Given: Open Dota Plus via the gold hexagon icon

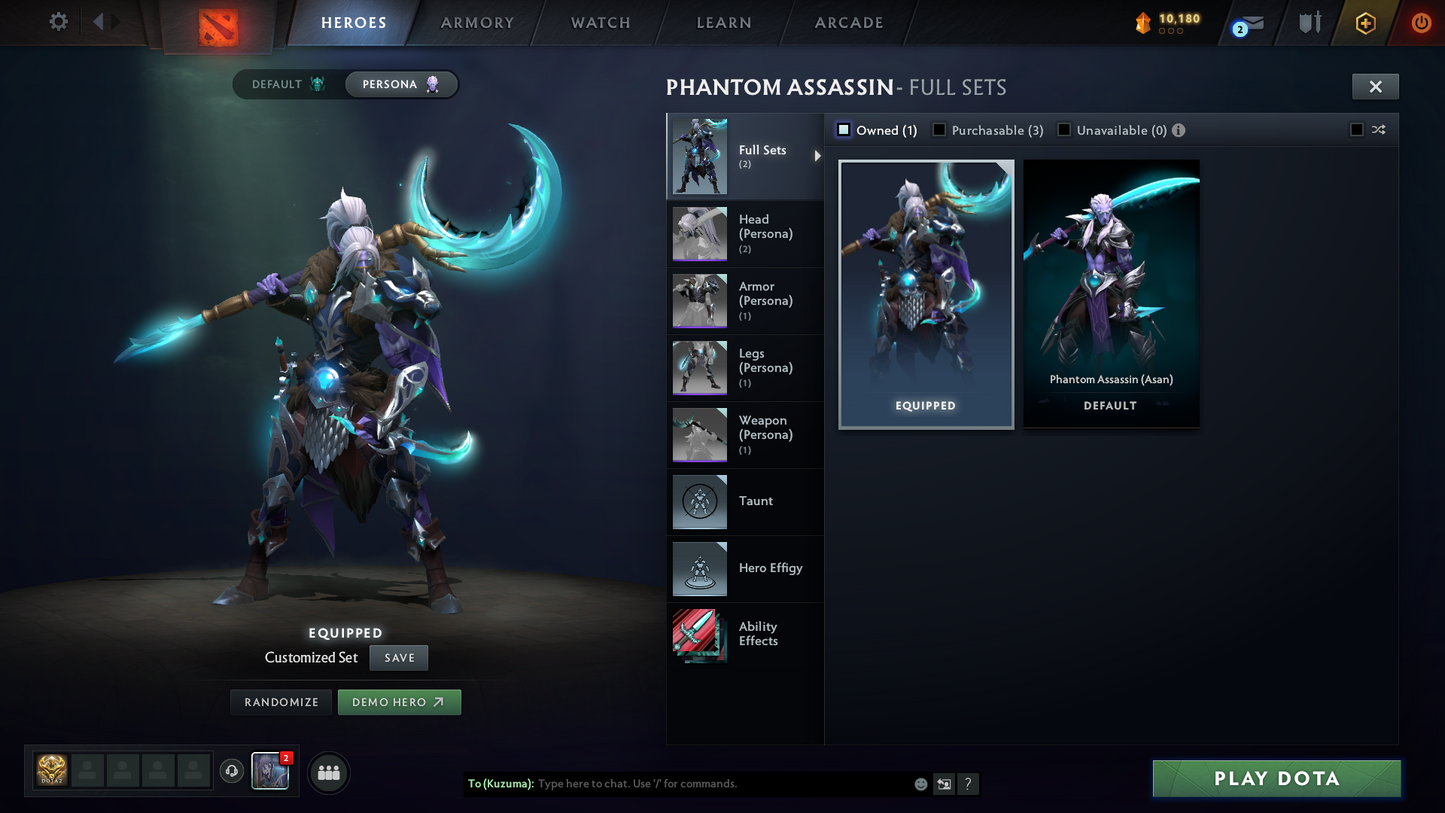Looking at the screenshot, I should (1366, 21).
